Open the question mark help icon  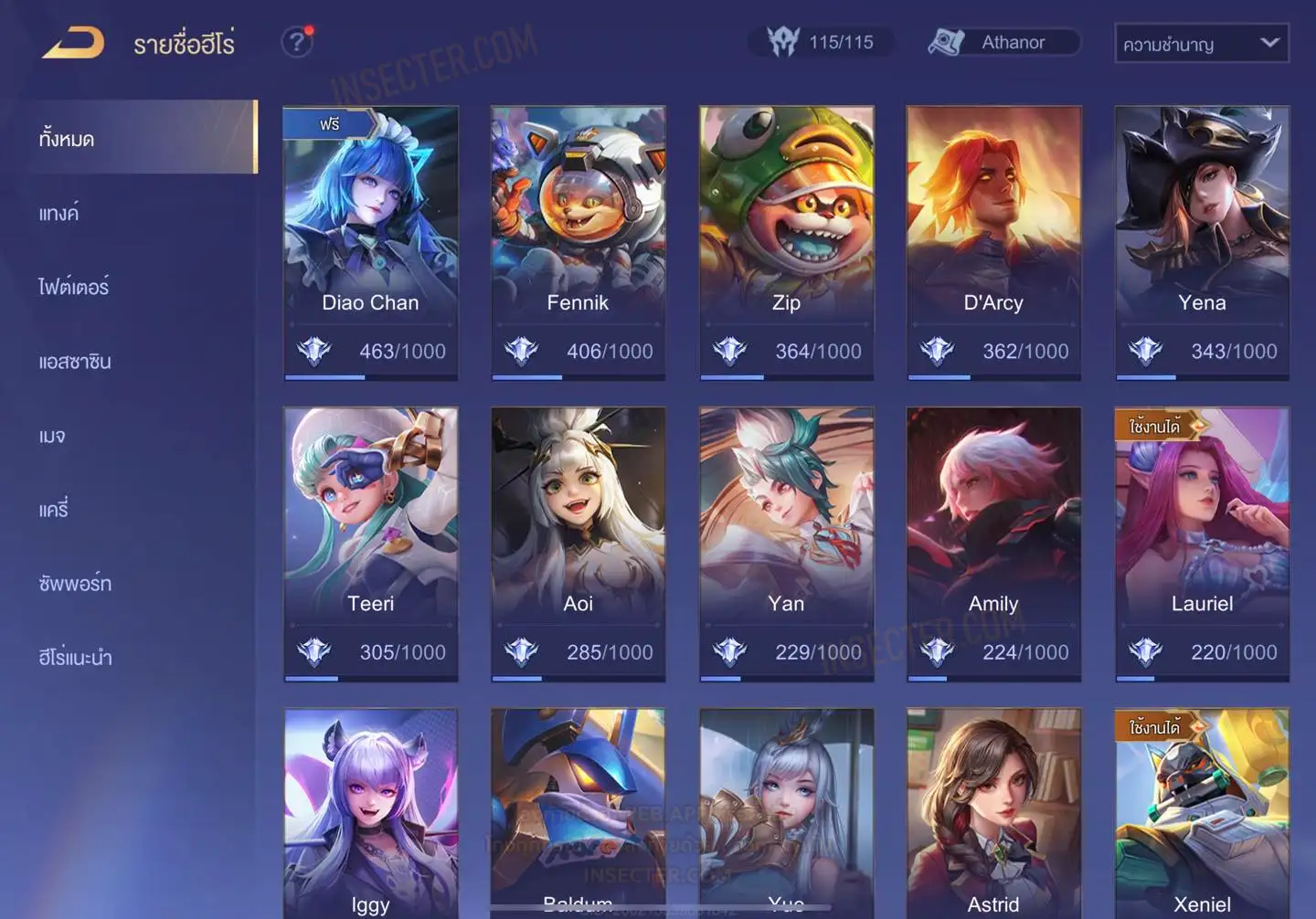point(296,42)
